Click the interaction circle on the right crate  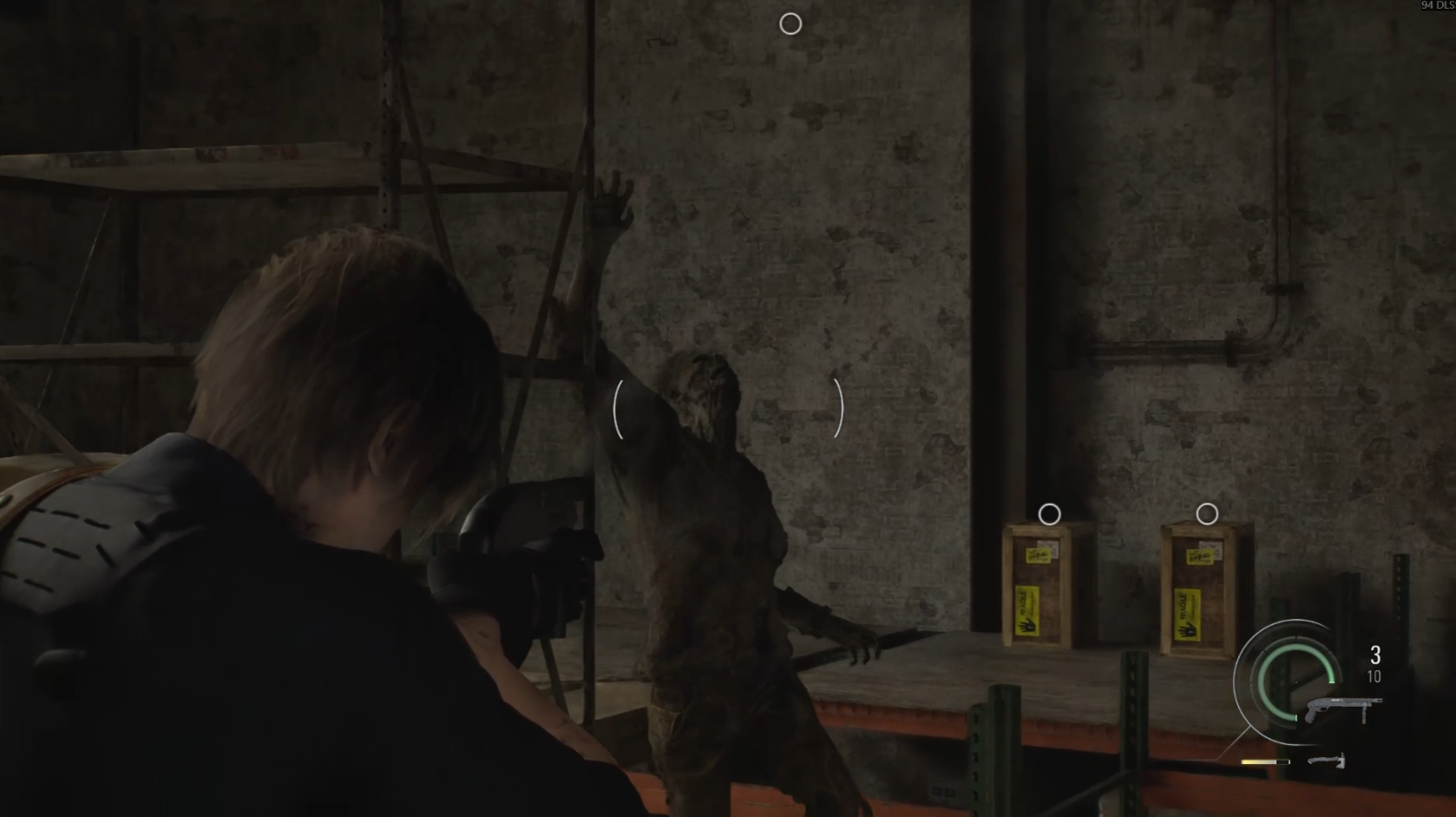coord(1206,513)
